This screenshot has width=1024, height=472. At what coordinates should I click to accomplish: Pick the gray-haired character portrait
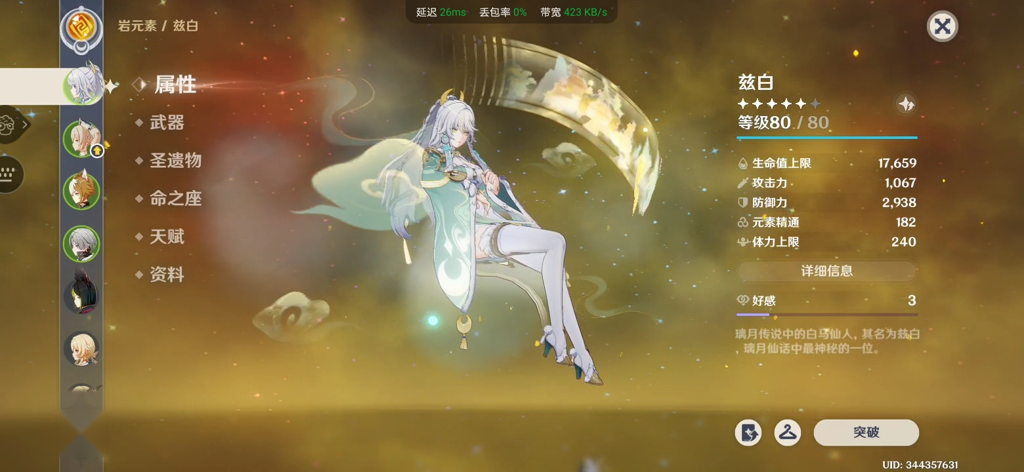(81, 243)
